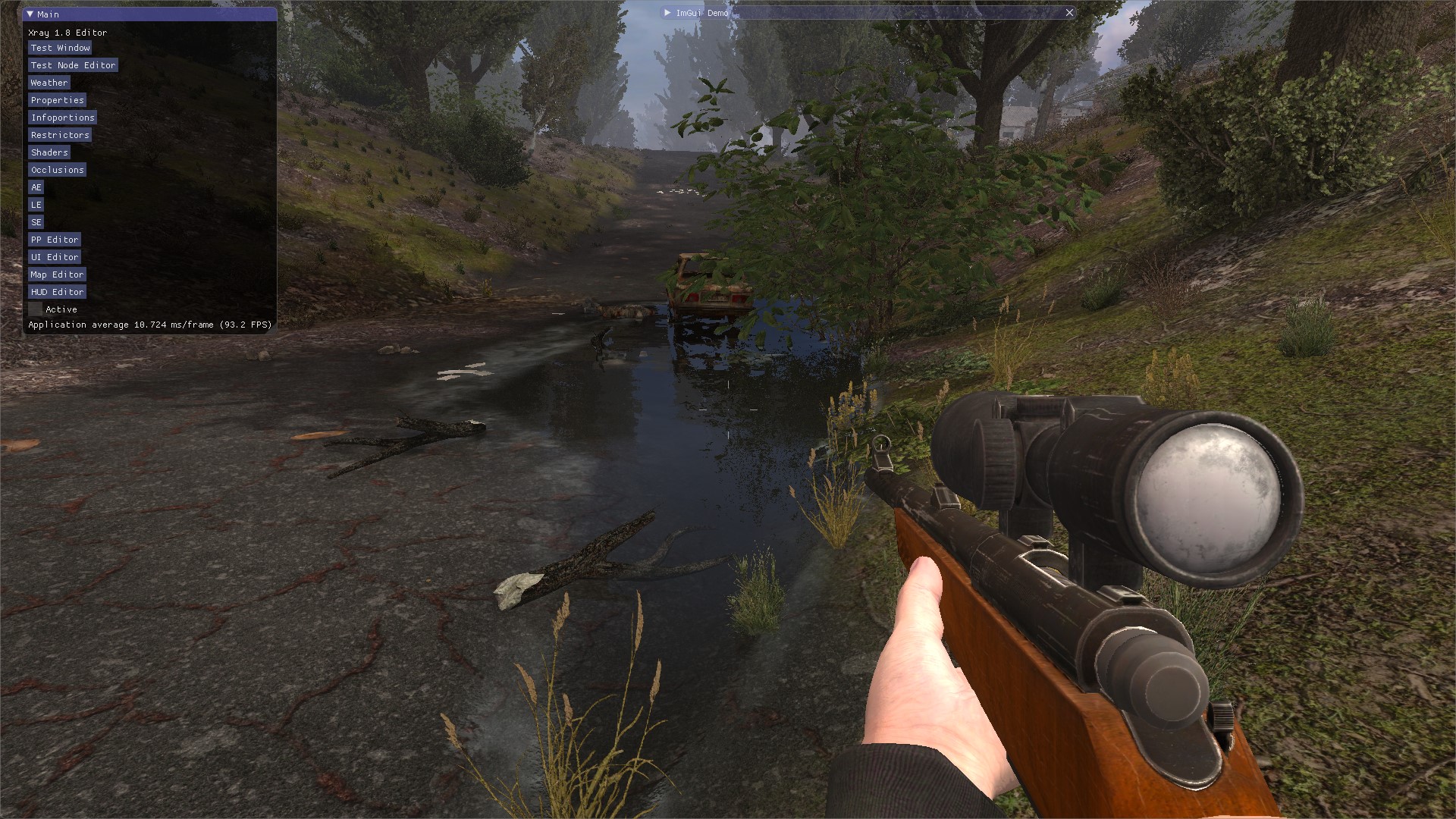Launch the Test Node Editor

click(x=73, y=65)
